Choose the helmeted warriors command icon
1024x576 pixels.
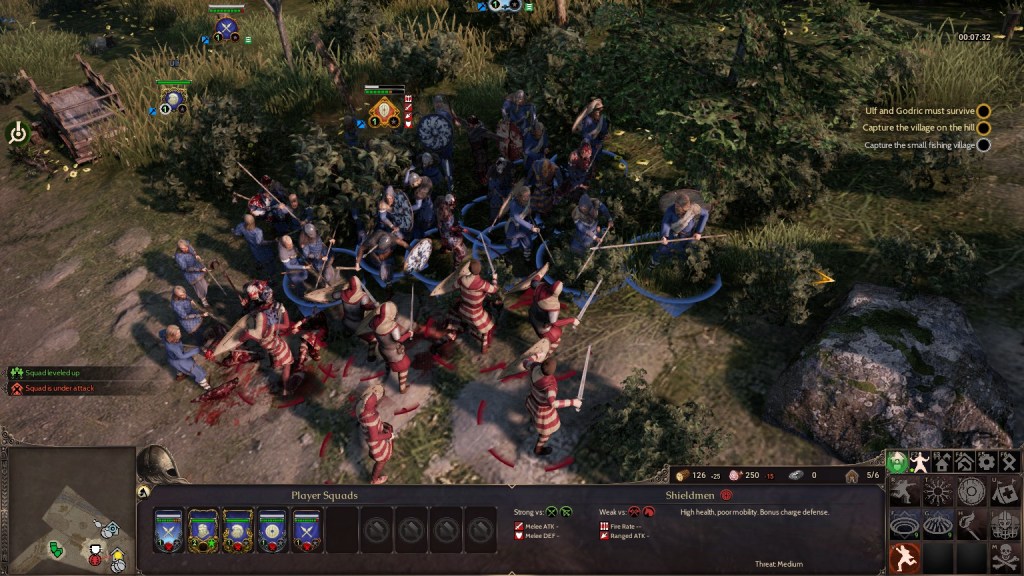coord(1004,524)
